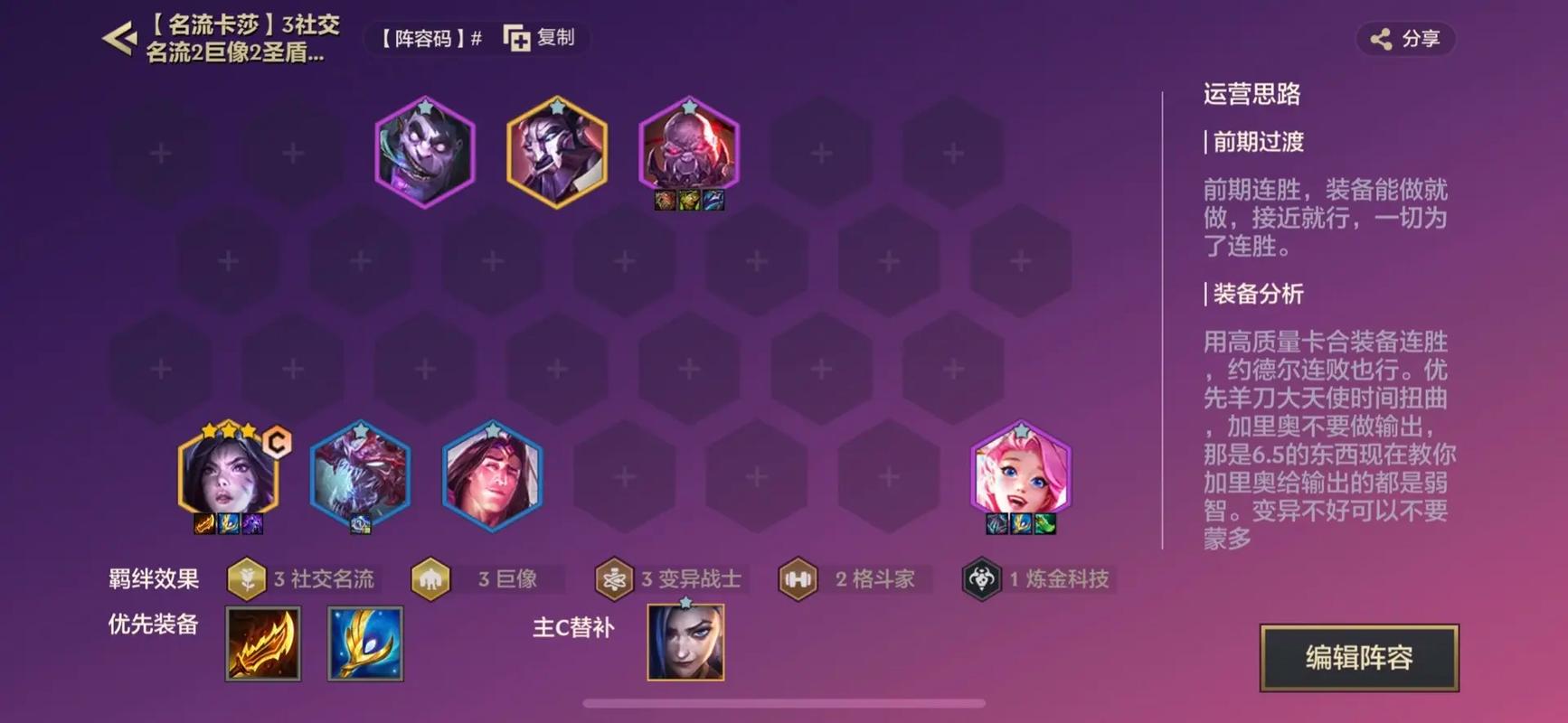The height and width of the screenshot is (723, 1568).
Task: Click the 巨像 trait hexagon icon
Action: click(x=431, y=579)
